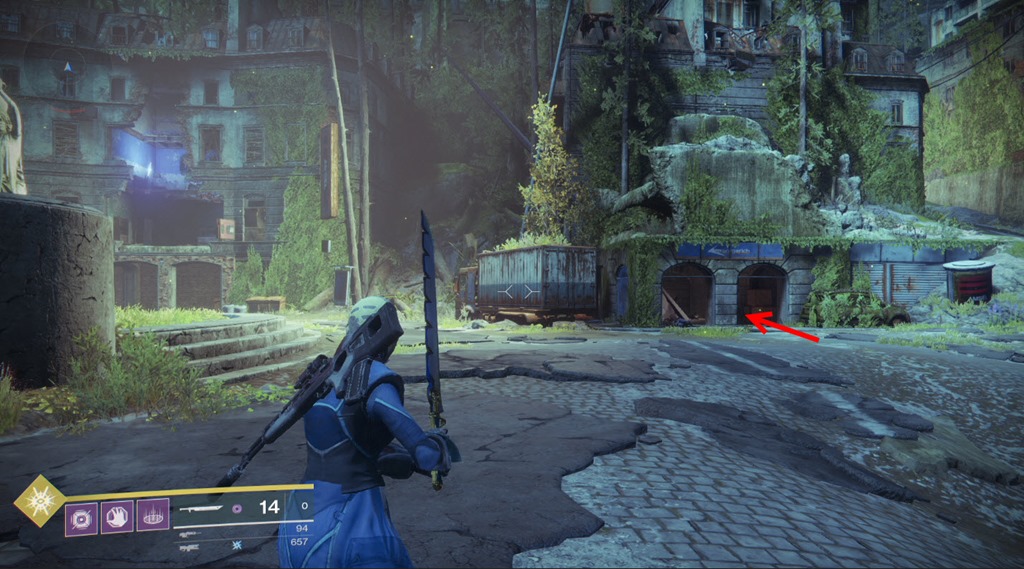The width and height of the screenshot is (1024, 569).
Task: Trigger the open-hand melee ability icon
Action: click(x=117, y=518)
